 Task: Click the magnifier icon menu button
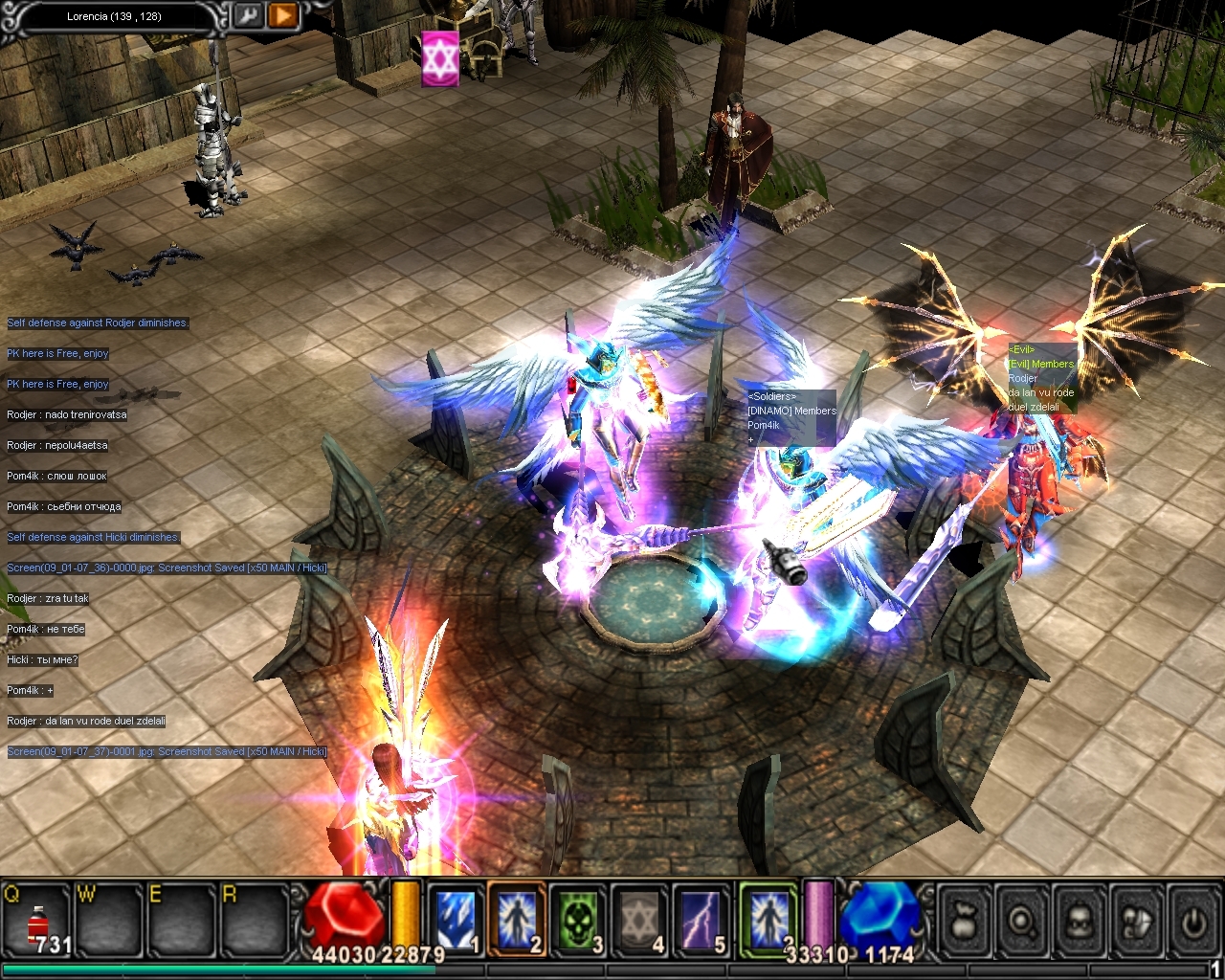1022,922
